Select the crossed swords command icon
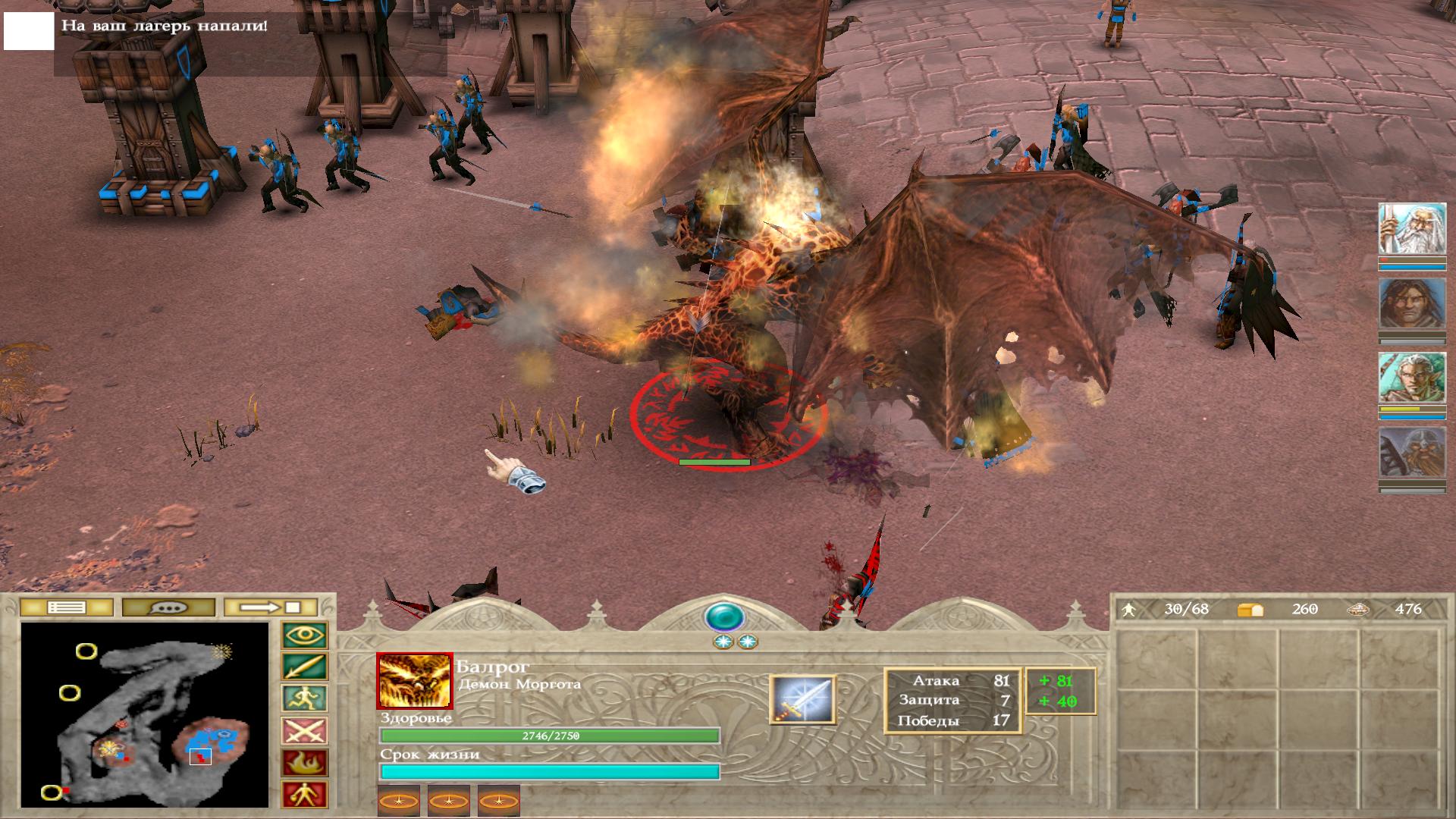The height and width of the screenshot is (819, 1456). [x=305, y=731]
